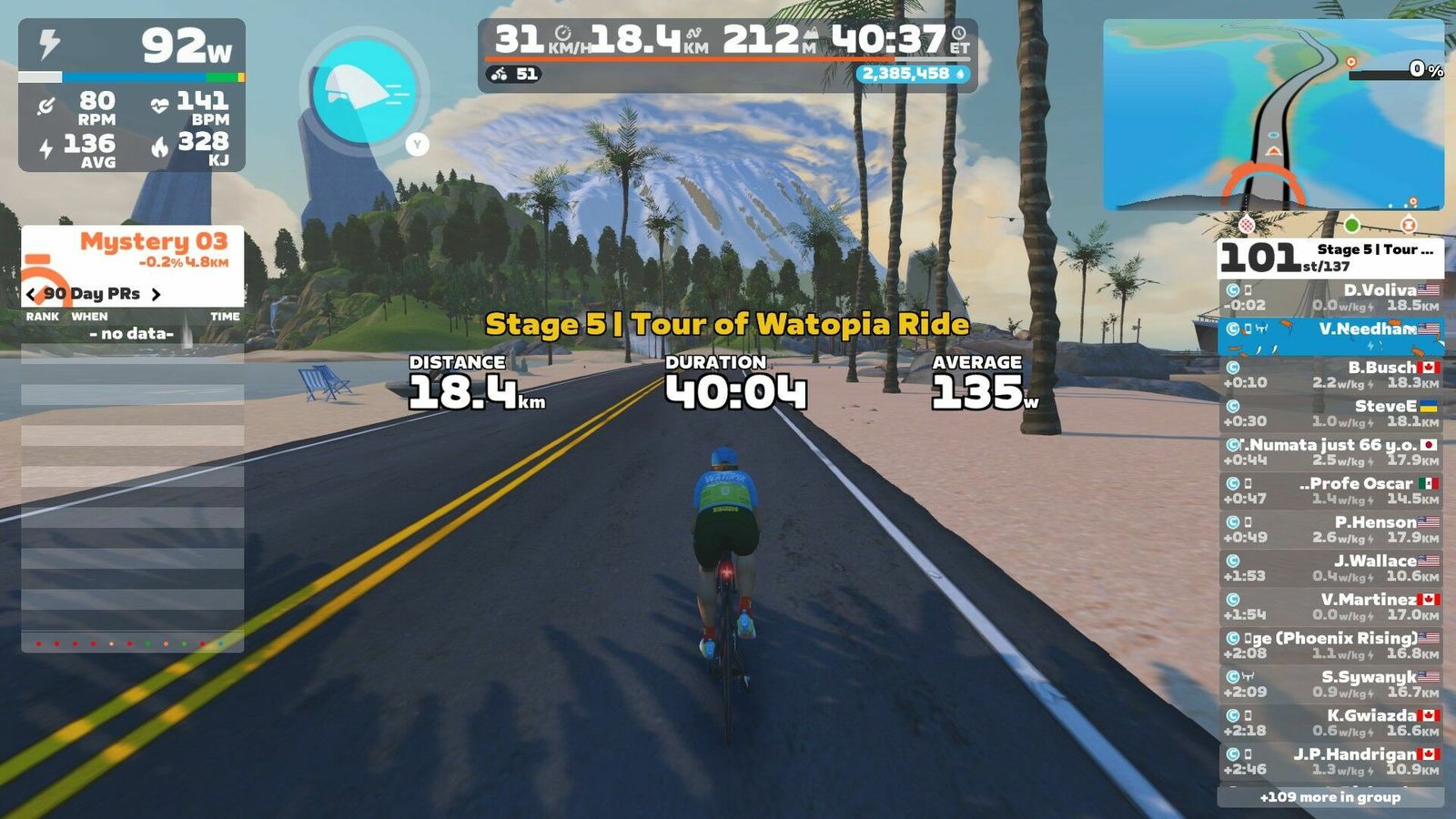Choose J.Wallace from the rider list
Viewport: 1456px width, 819px height.
pyautogui.click(x=1330, y=568)
